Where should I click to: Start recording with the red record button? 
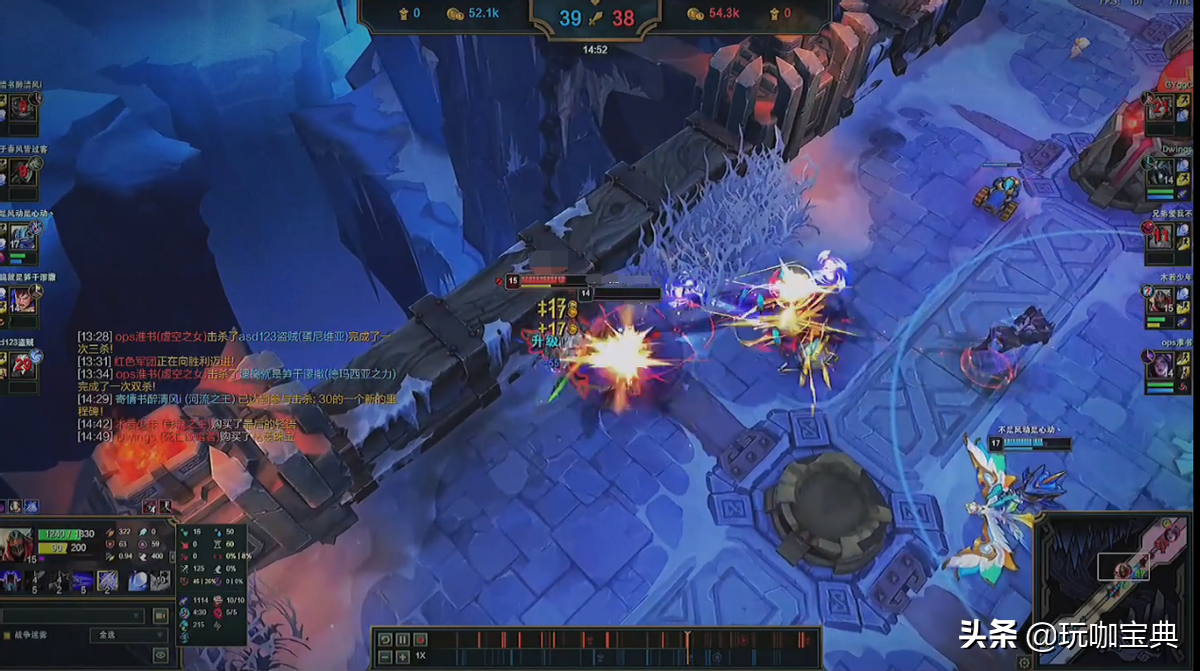[419, 639]
